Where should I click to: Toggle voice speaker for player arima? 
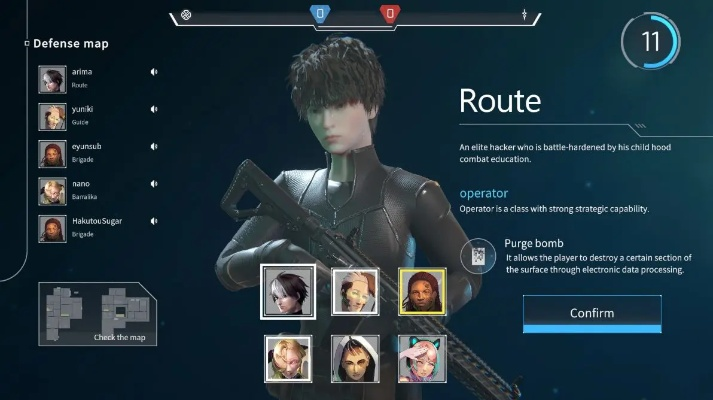point(154,72)
